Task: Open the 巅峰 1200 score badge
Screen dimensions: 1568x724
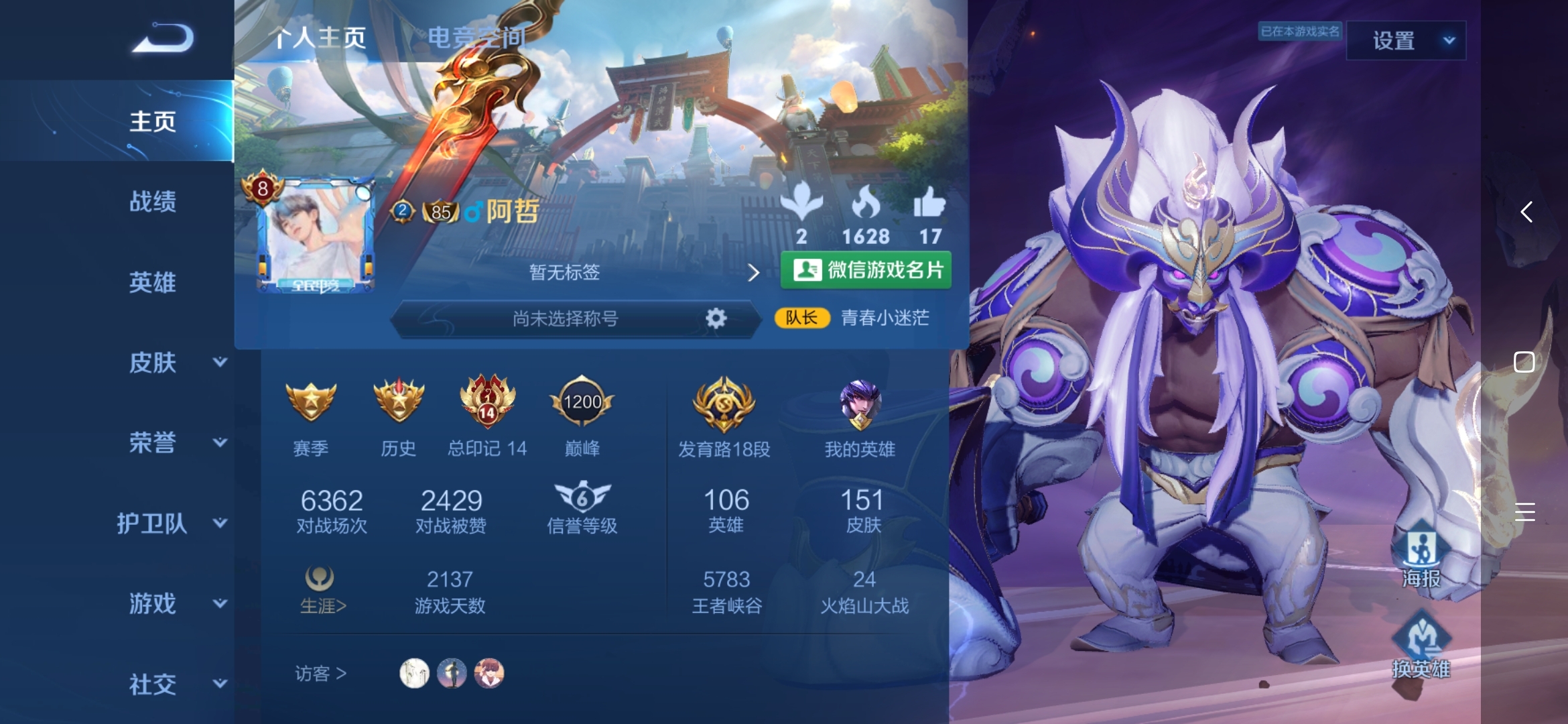Action: click(x=582, y=402)
